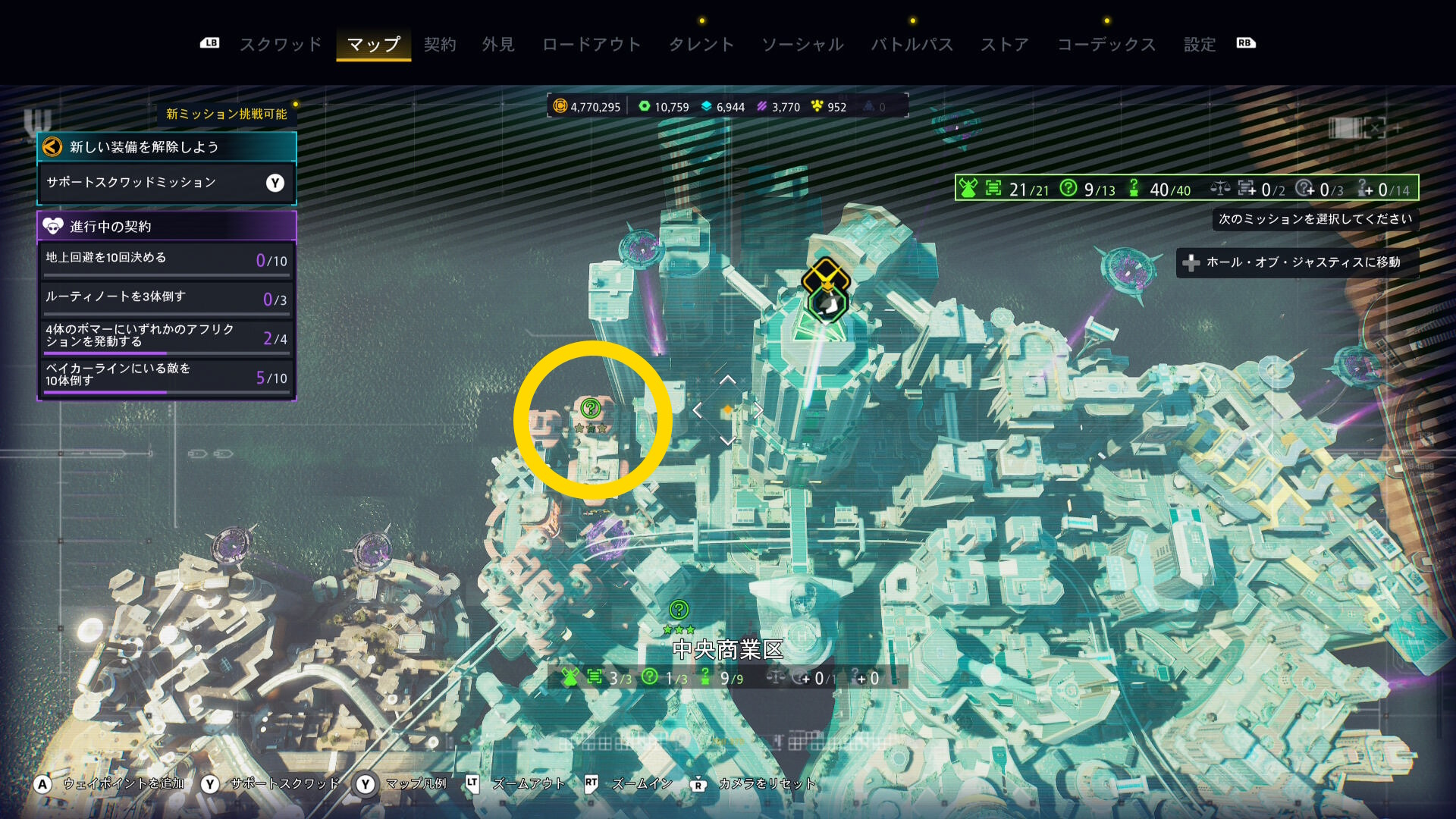Select the riddle marker above 中央商業区
This screenshot has height=819, width=1456.
pos(679,610)
